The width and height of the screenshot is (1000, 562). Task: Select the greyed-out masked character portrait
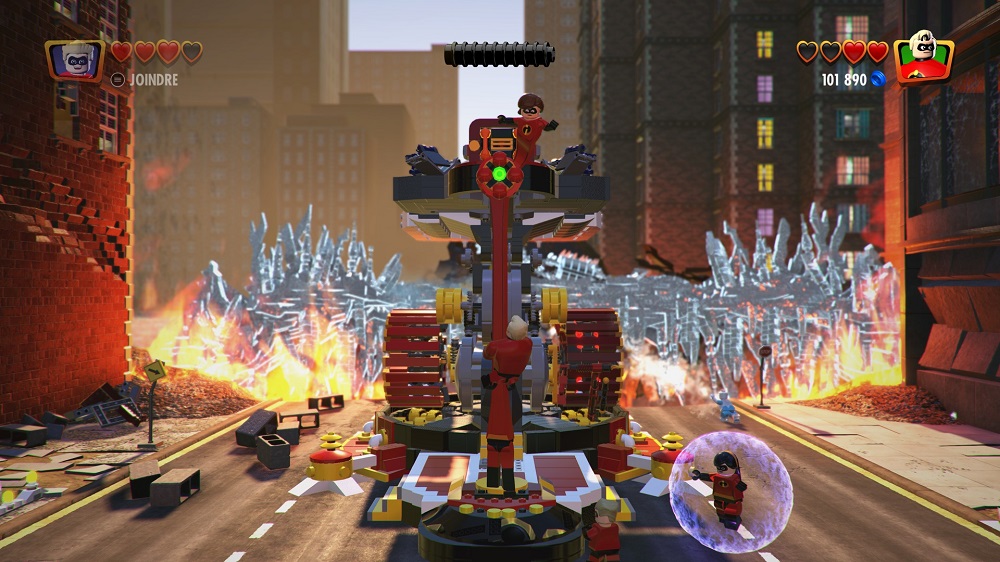click(x=74, y=59)
